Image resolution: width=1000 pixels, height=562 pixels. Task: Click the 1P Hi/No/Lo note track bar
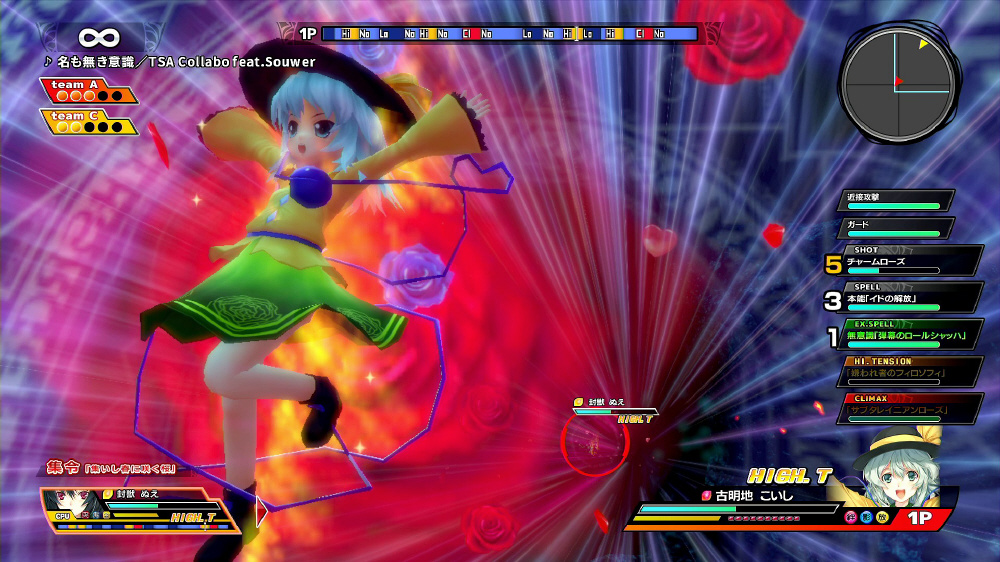[x=510, y=34]
